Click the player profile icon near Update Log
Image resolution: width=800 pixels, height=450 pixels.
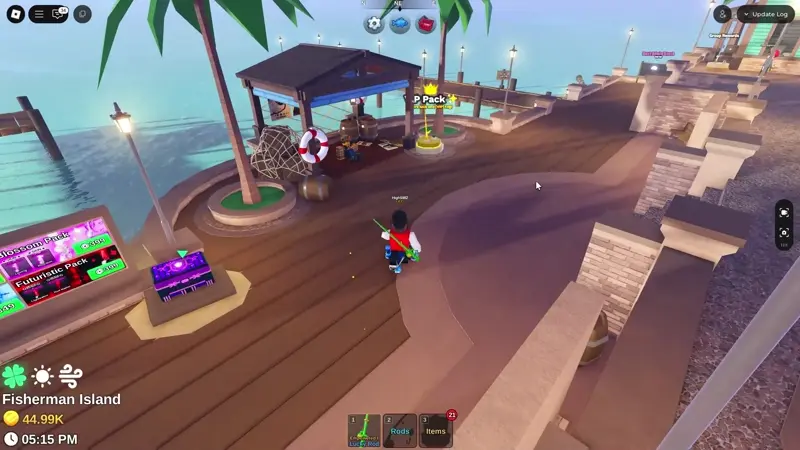[x=723, y=14]
